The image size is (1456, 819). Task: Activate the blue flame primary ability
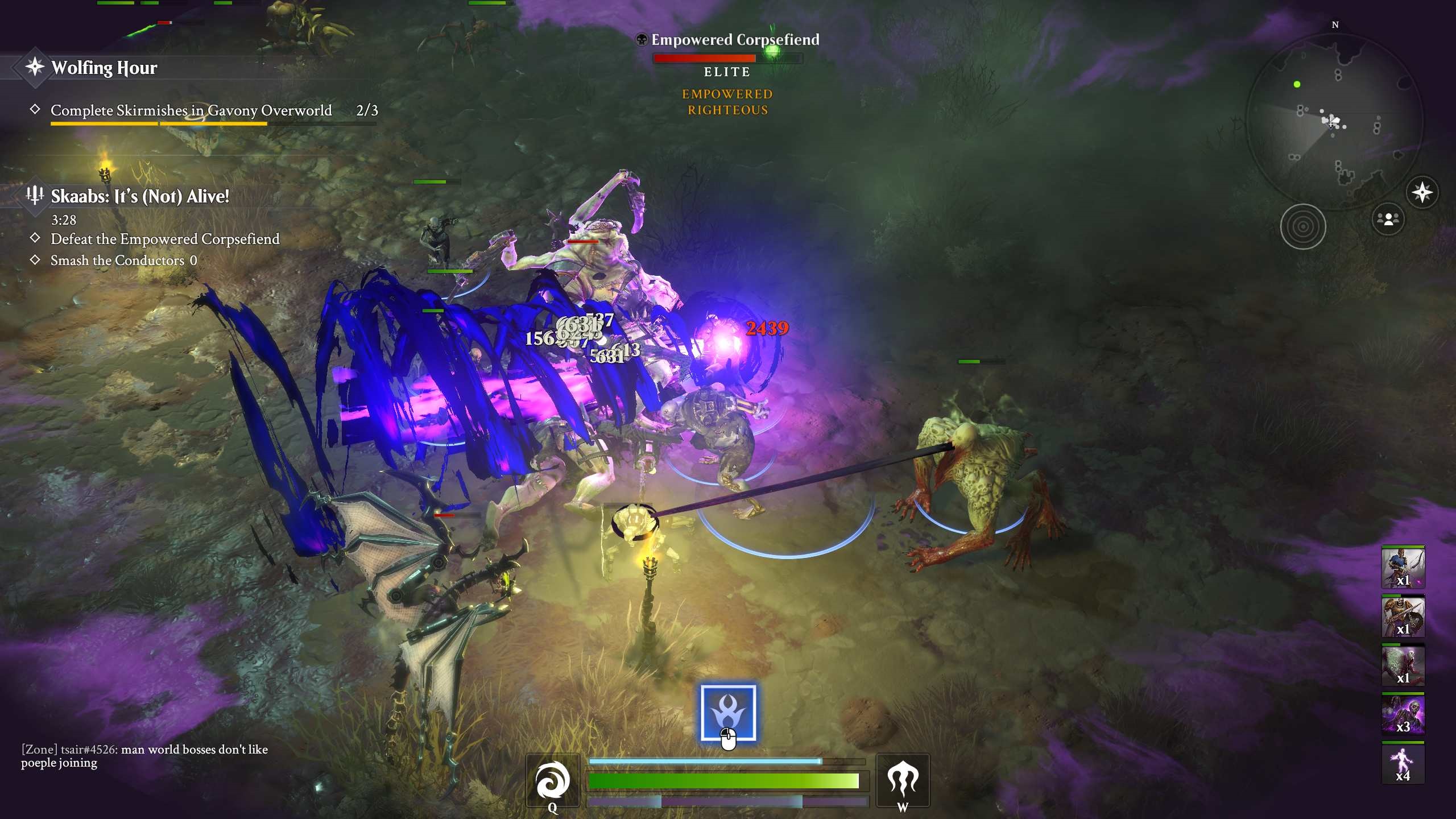[728, 713]
